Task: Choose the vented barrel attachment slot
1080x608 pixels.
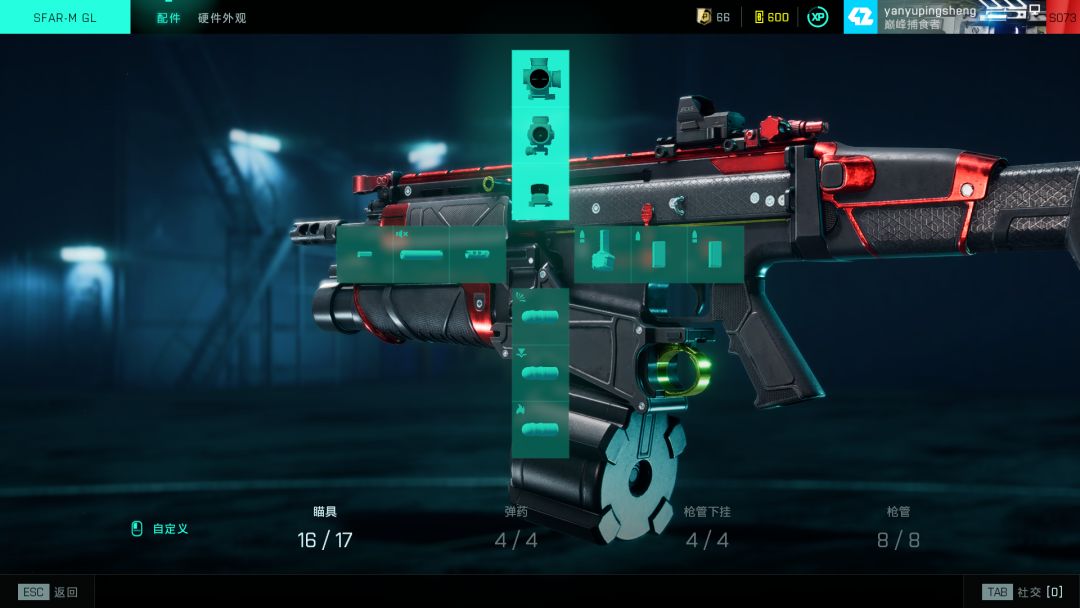Action: pyautogui.click(x=478, y=254)
